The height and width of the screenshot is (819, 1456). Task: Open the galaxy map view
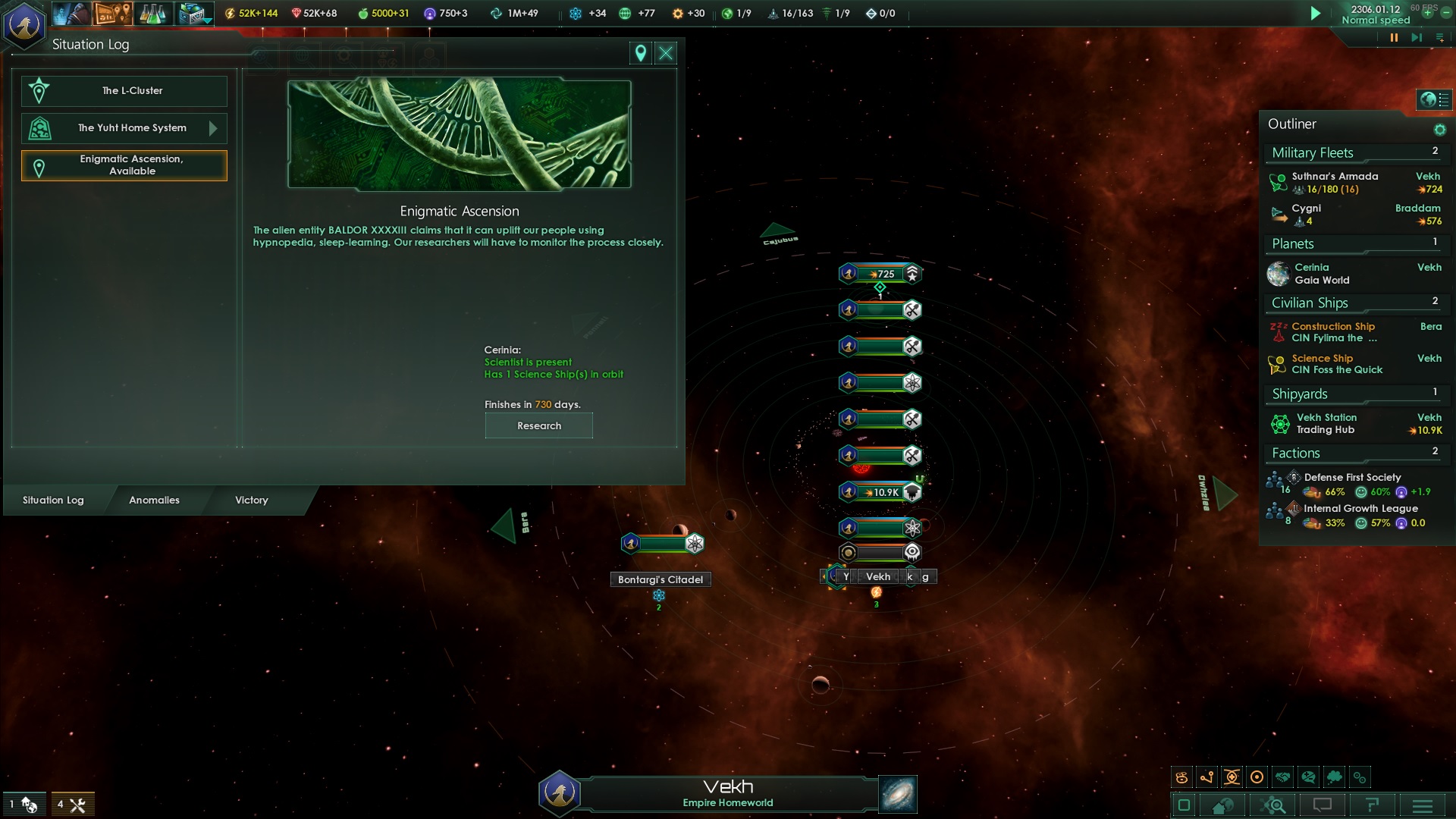point(898,794)
